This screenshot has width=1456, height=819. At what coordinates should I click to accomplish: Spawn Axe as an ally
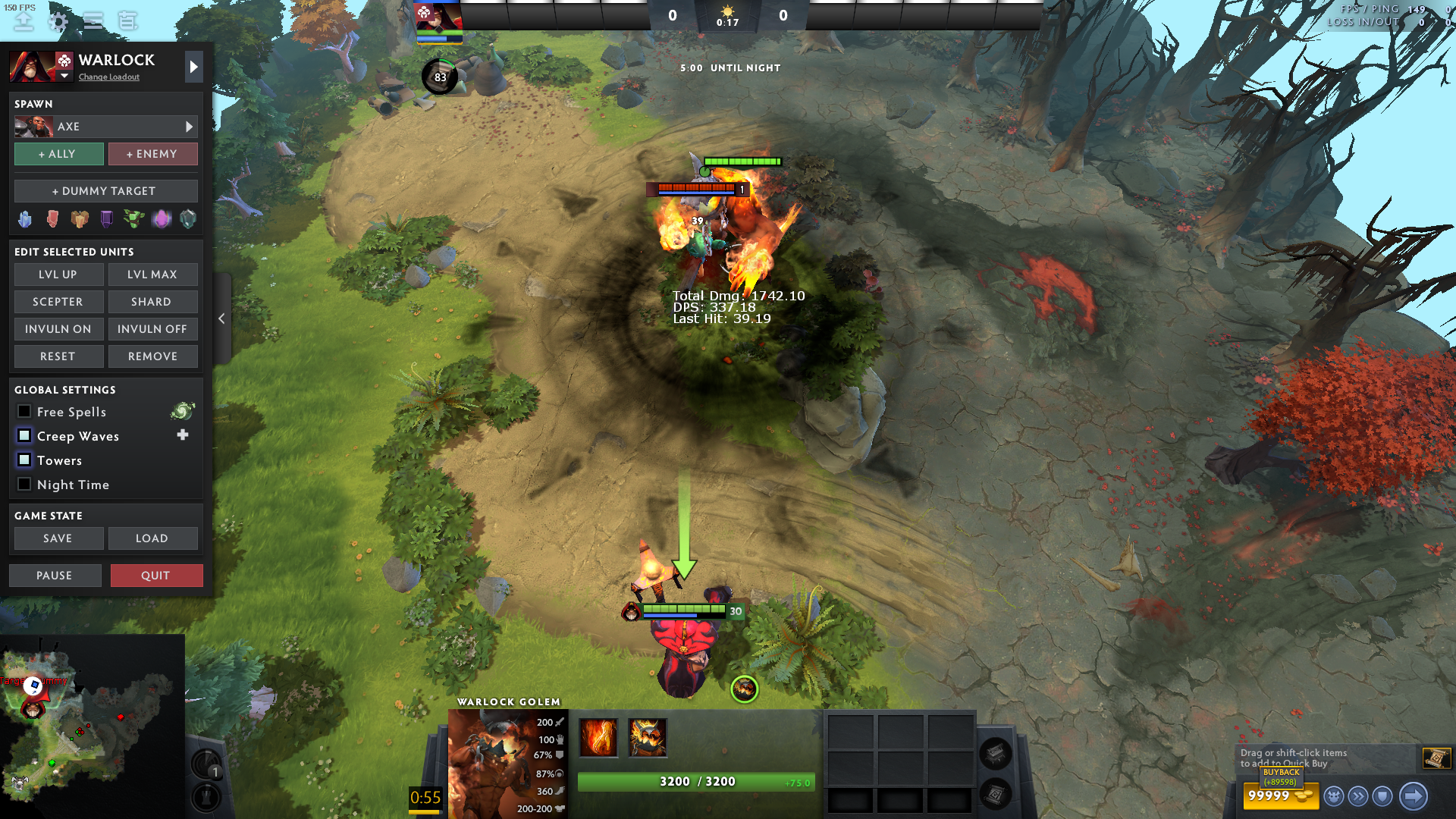[x=58, y=154]
